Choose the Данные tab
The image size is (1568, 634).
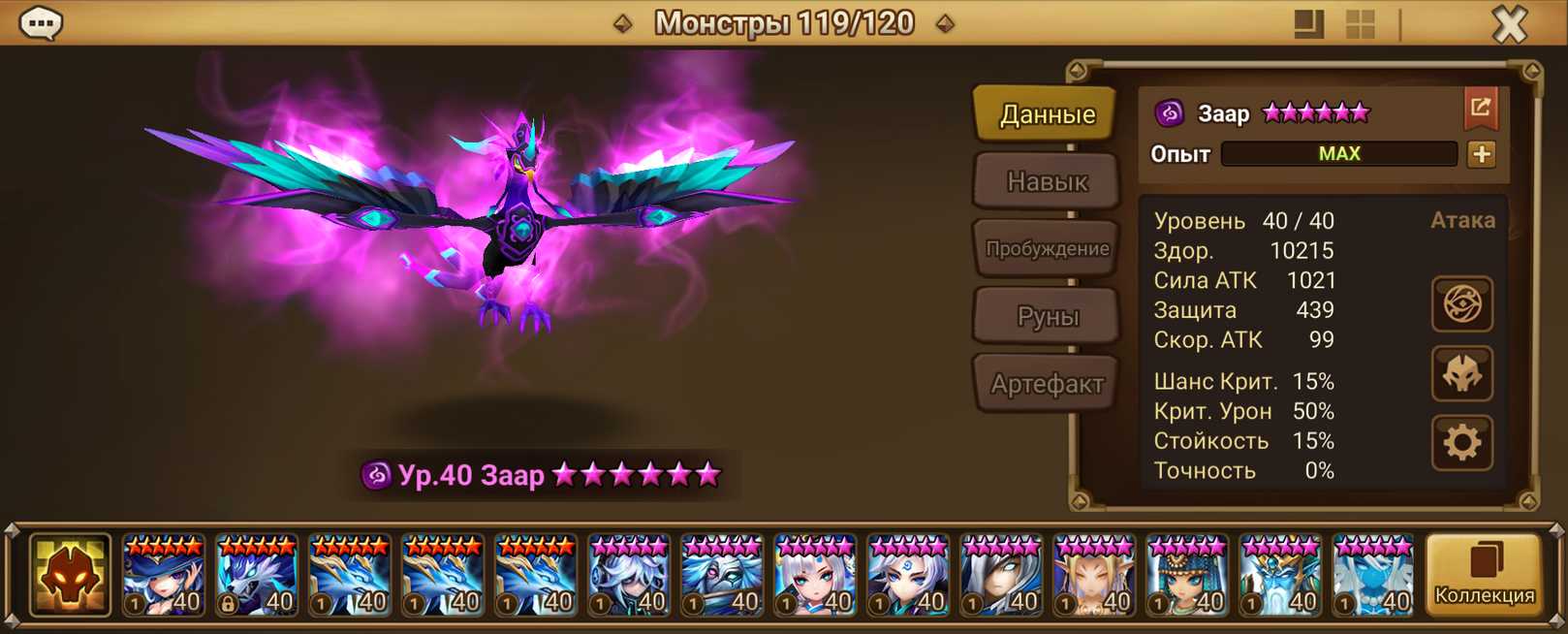[1047, 114]
